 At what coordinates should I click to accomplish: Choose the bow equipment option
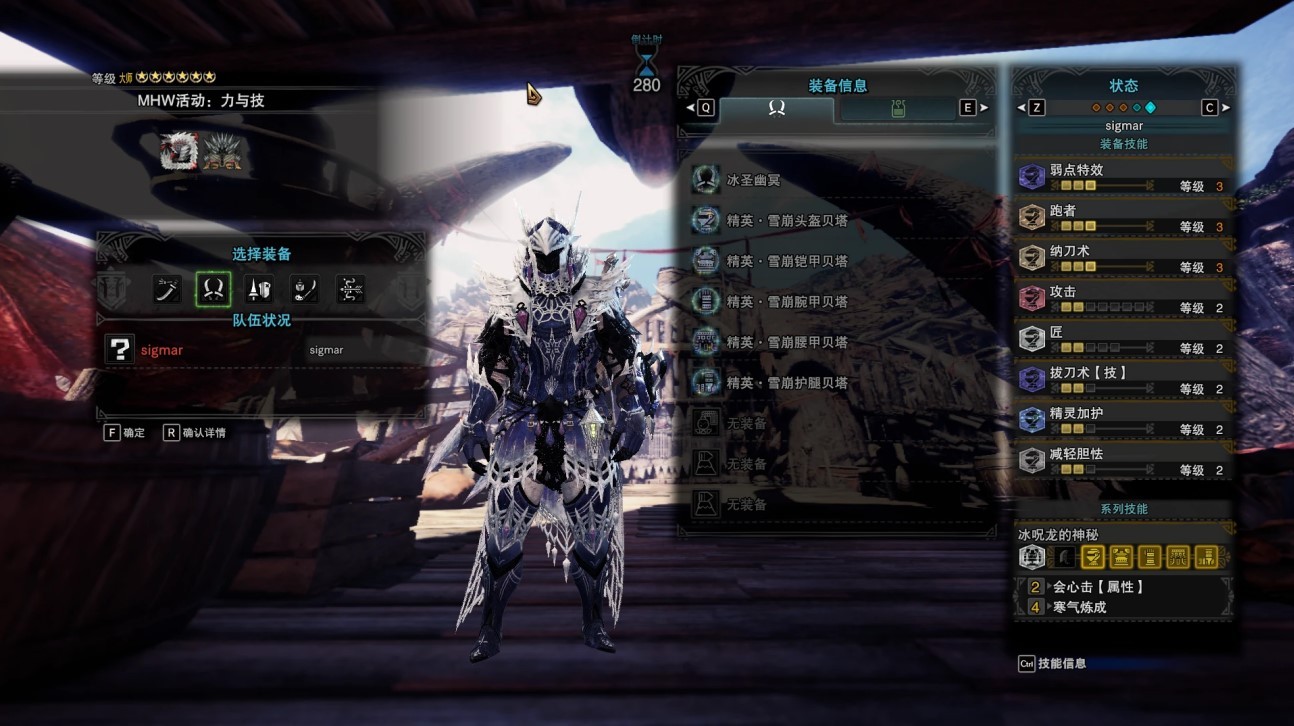(351, 290)
